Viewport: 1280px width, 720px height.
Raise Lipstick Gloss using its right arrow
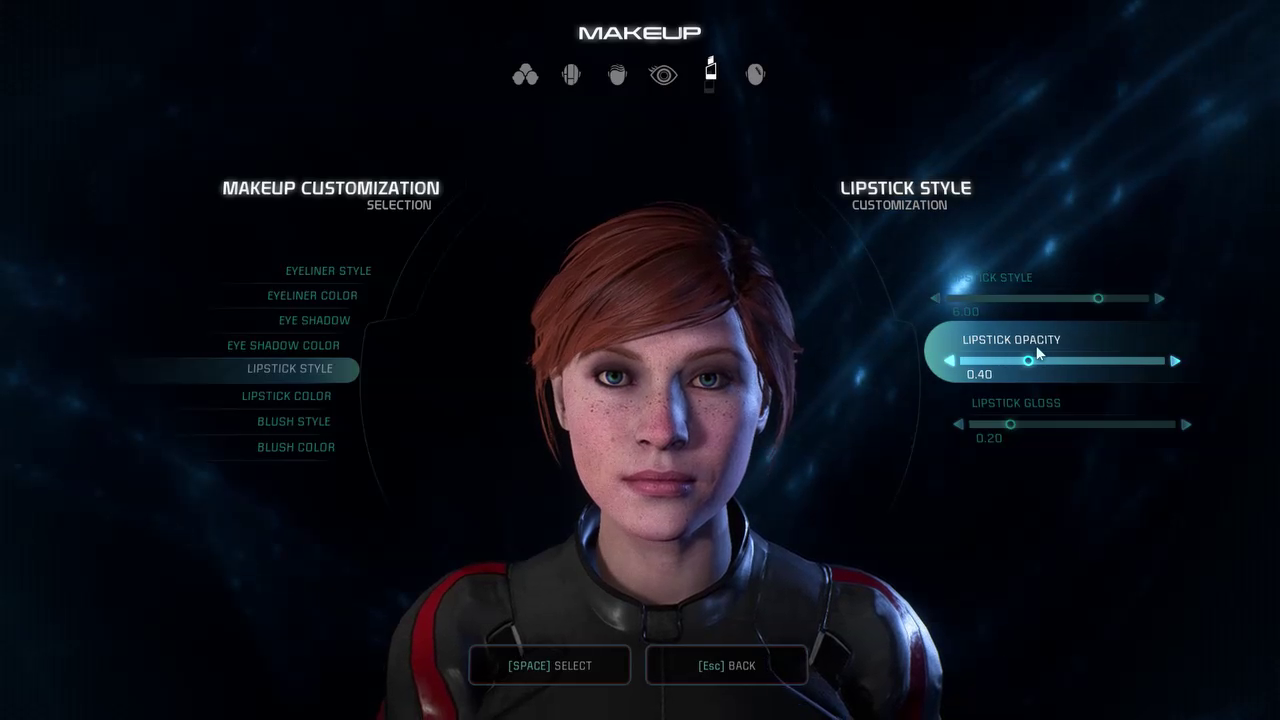click(x=1186, y=425)
